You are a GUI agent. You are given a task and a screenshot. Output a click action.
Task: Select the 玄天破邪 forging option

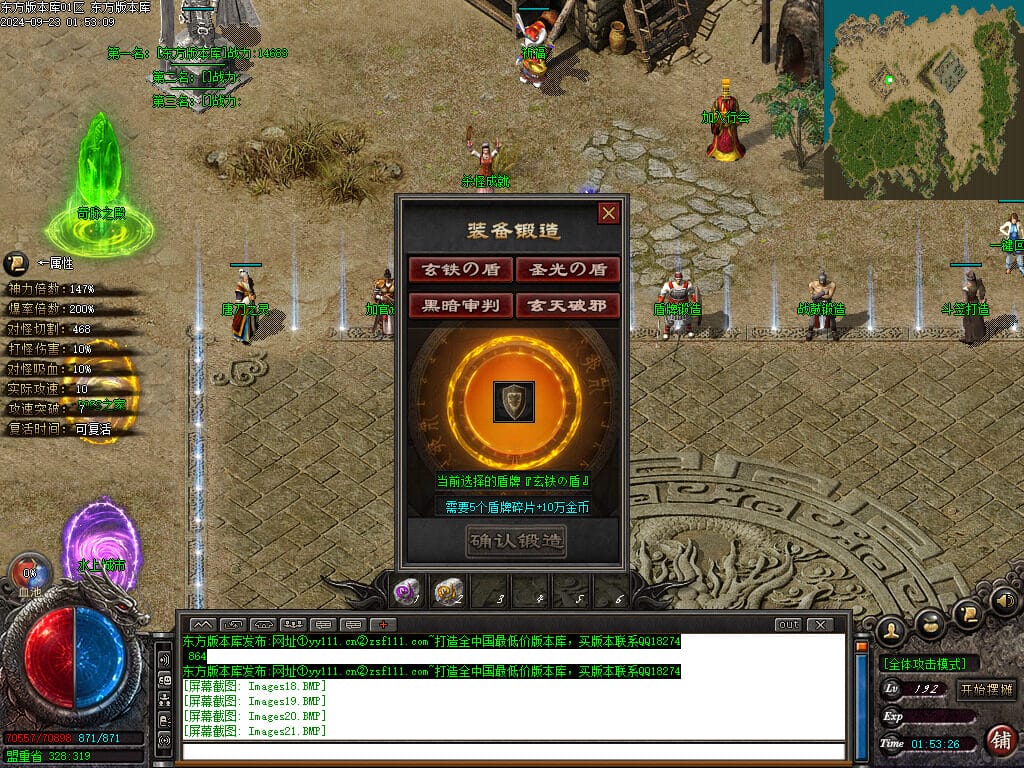(x=568, y=305)
